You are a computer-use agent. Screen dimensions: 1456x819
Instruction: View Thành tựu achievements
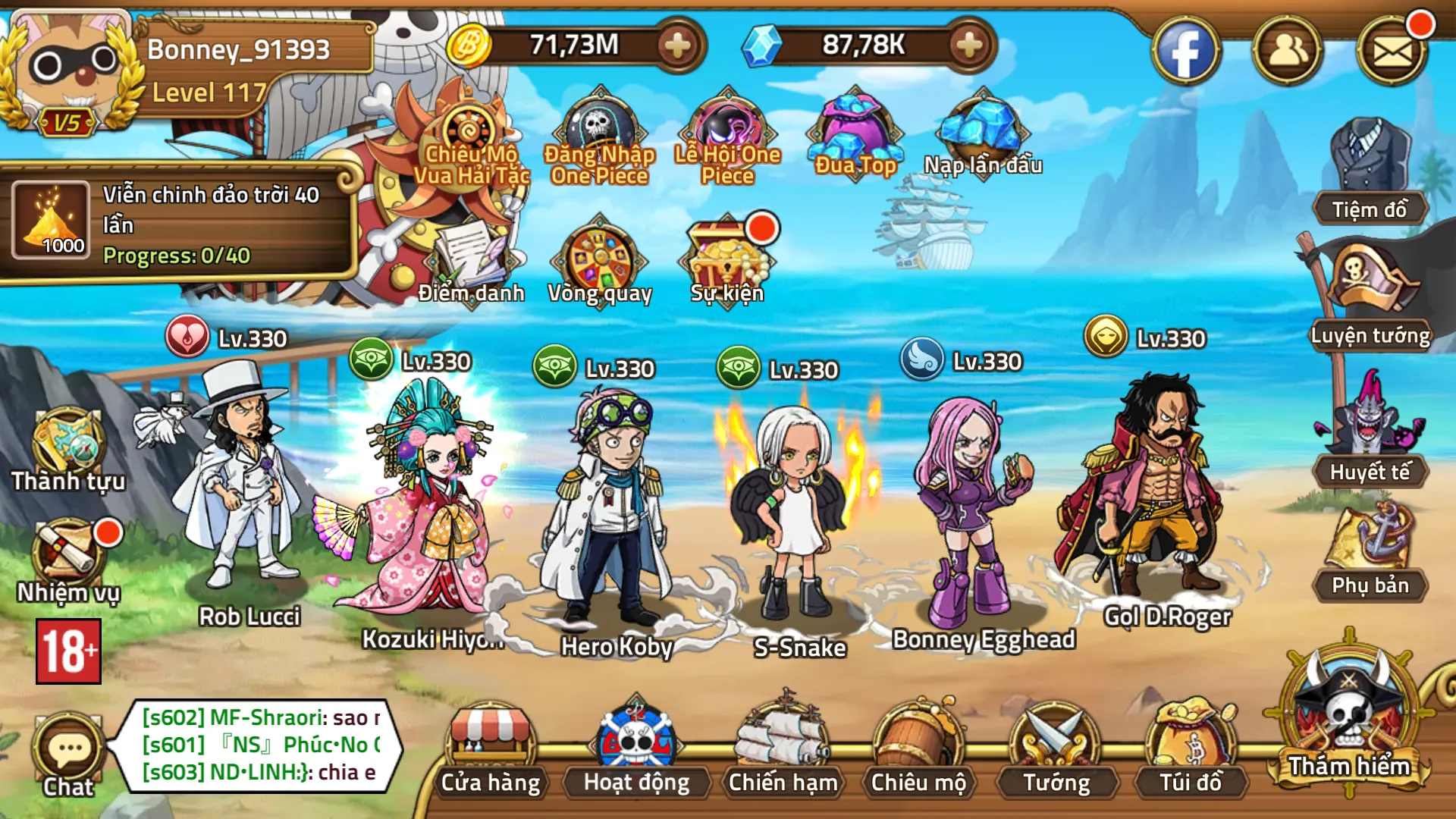point(68,449)
